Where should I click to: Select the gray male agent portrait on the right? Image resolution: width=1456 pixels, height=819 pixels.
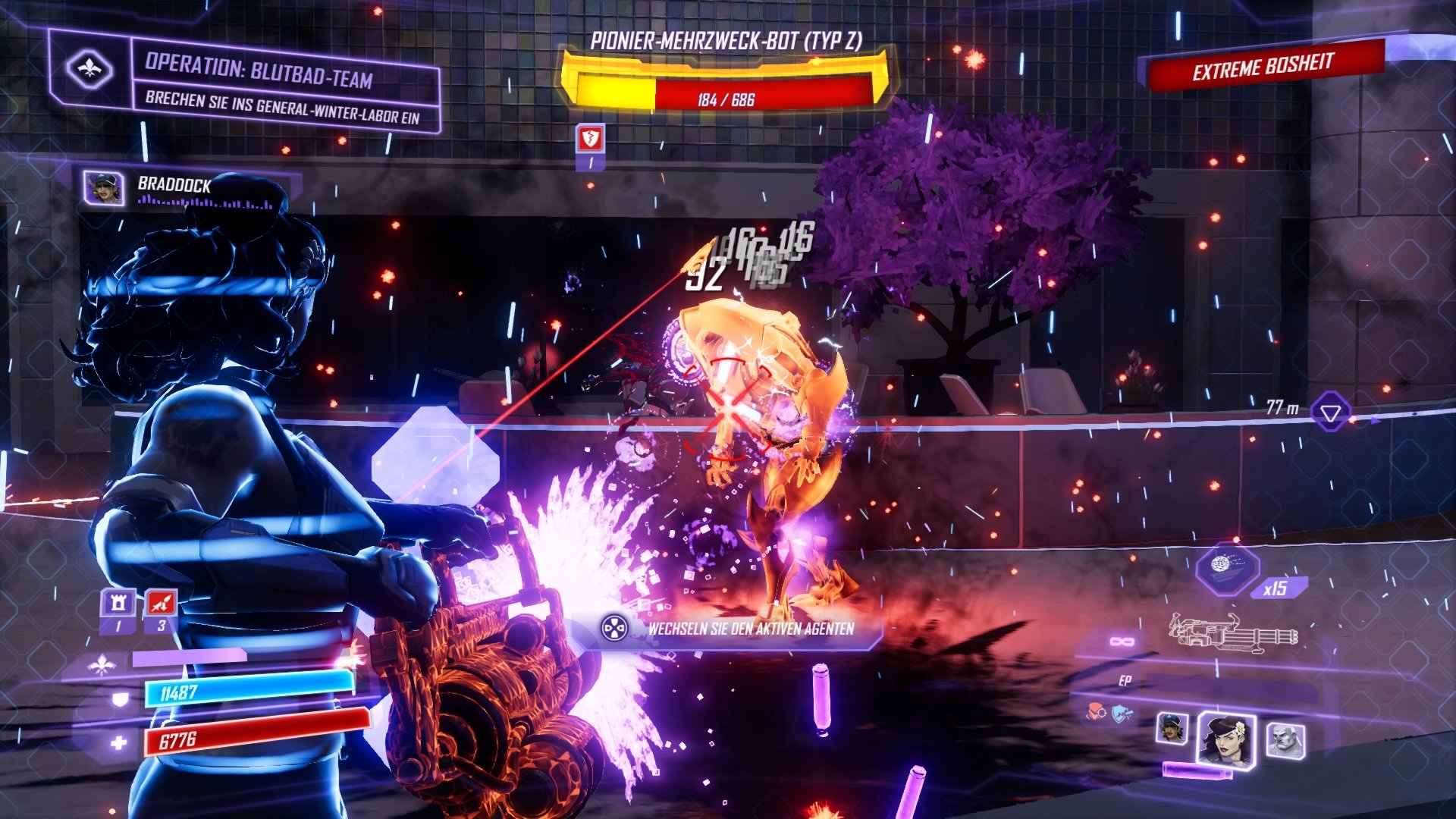click(1285, 740)
